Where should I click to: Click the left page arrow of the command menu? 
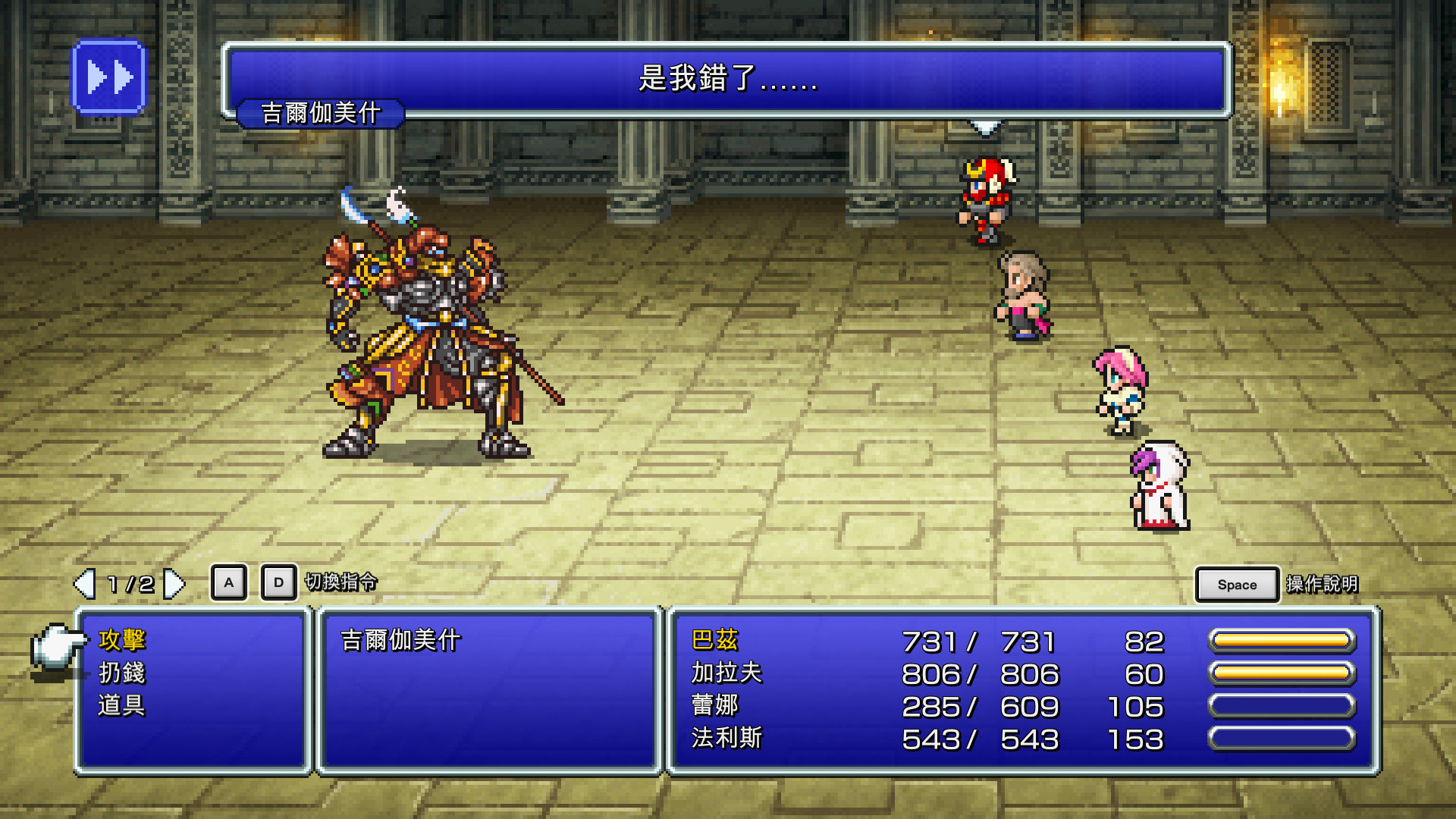(83, 584)
